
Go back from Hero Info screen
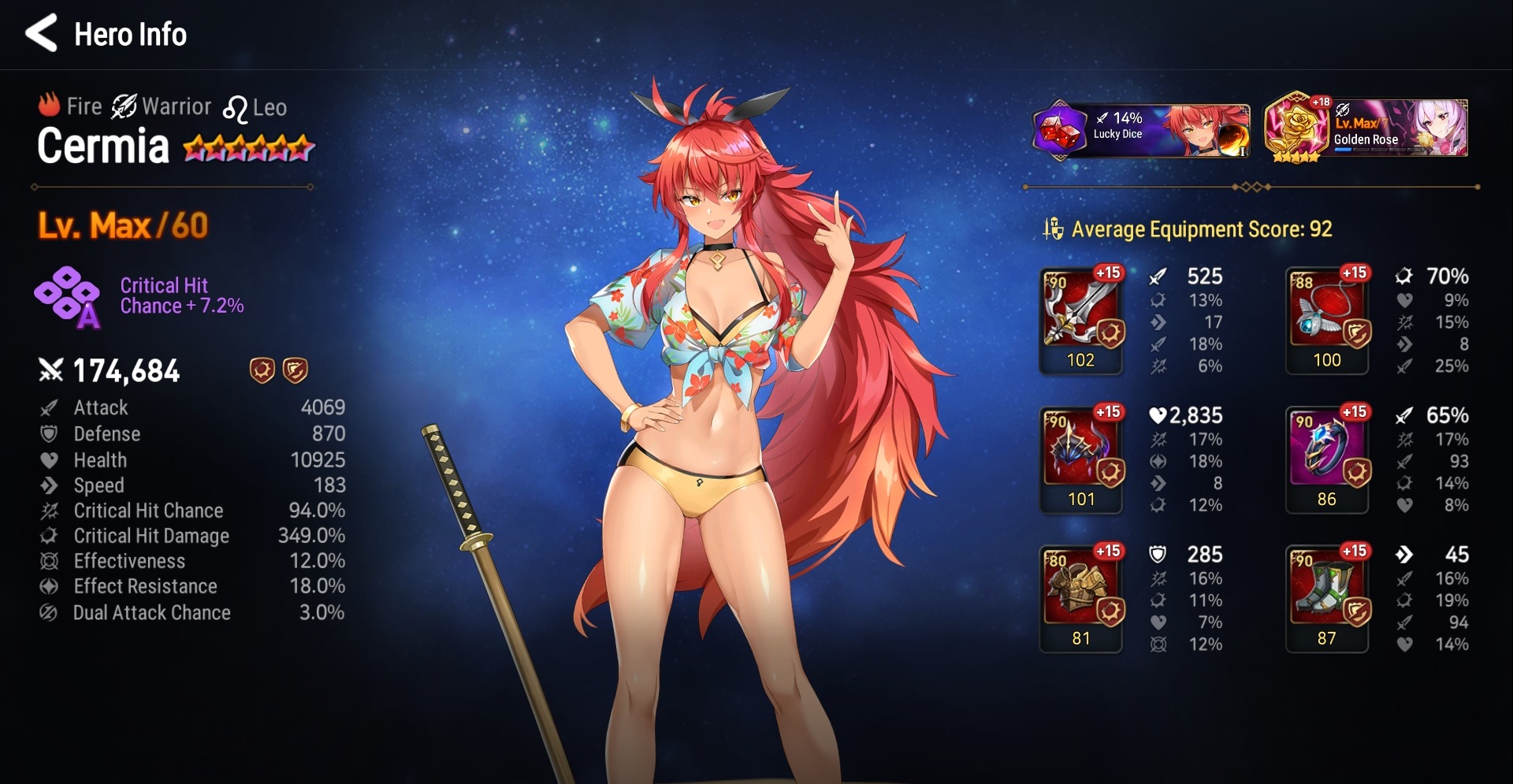pyautogui.click(x=41, y=33)
